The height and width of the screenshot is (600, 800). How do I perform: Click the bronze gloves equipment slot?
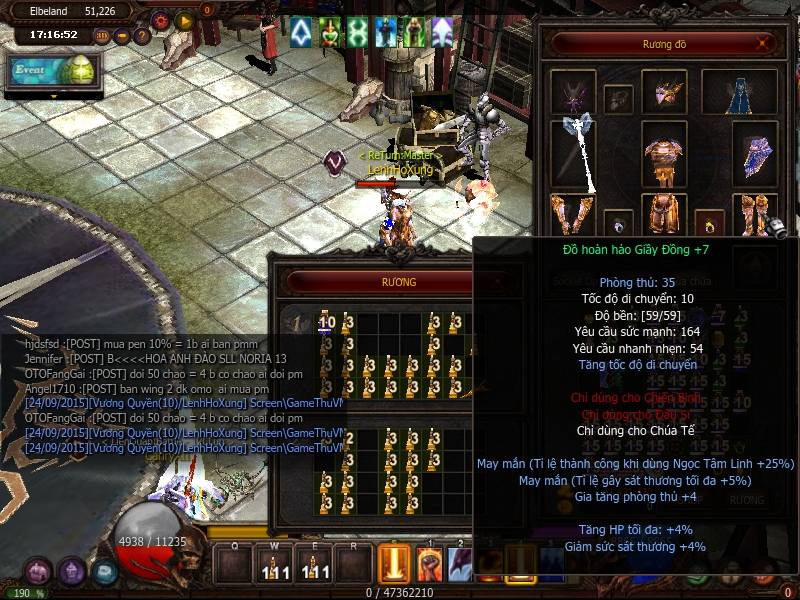tap(571, 215)
